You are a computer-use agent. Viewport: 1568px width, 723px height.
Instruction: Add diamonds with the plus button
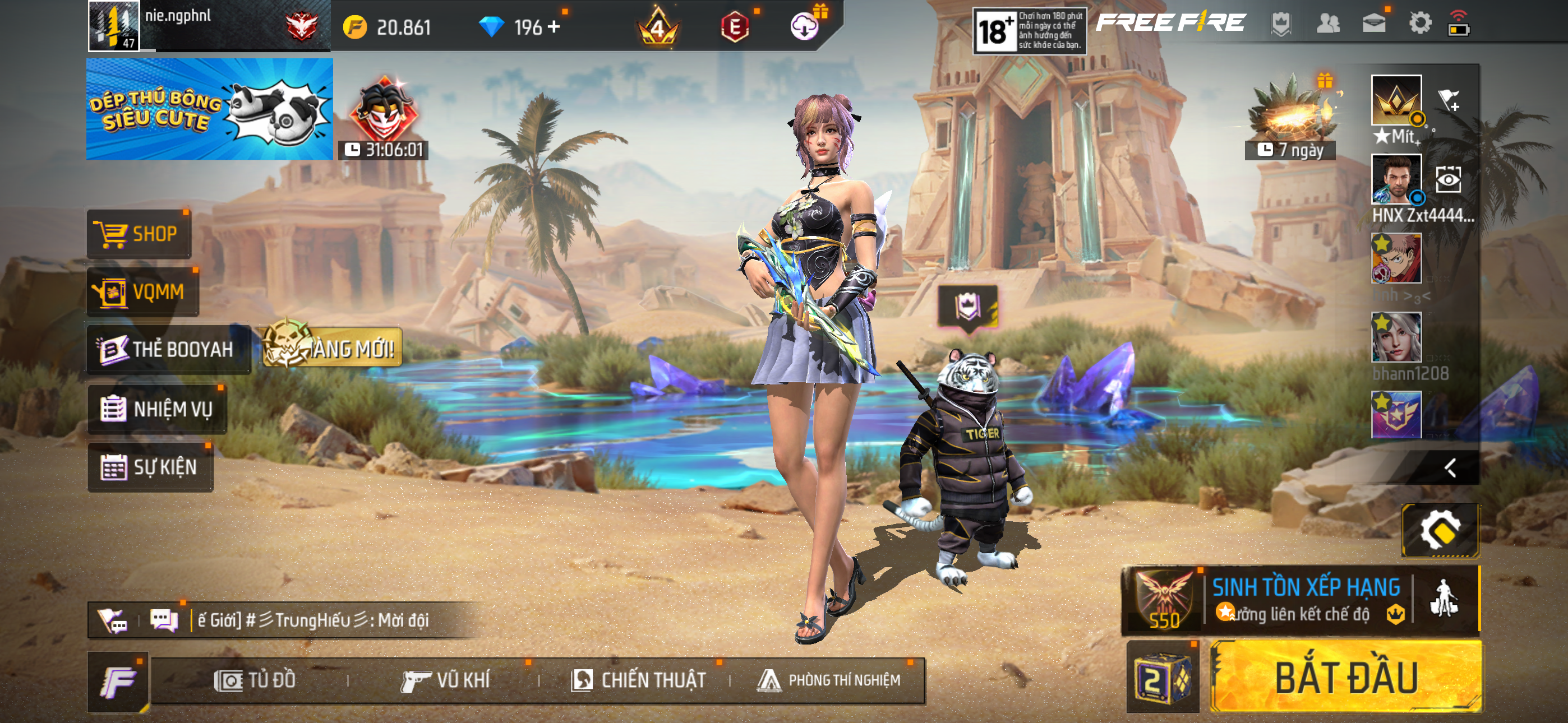554,27
